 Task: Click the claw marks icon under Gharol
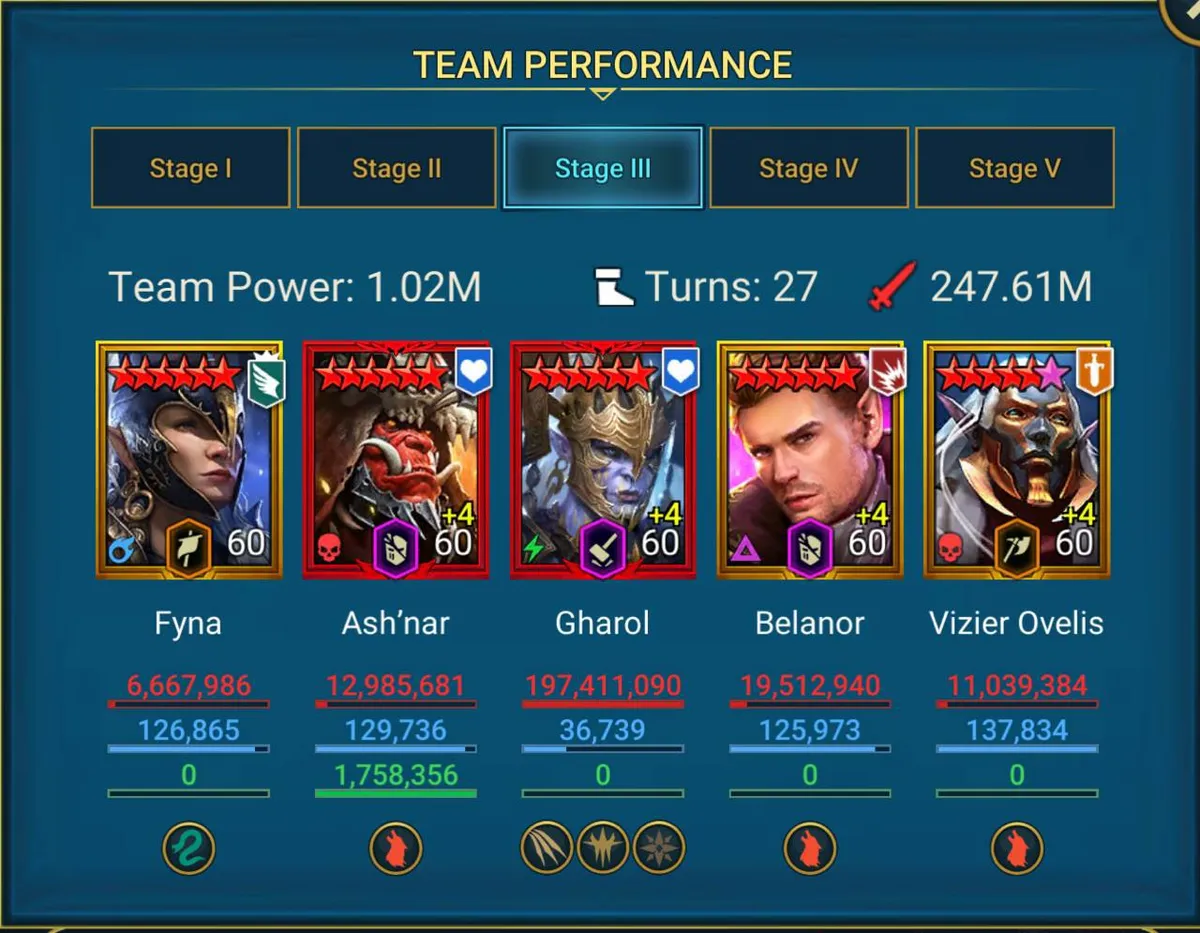tap(547, 849)
